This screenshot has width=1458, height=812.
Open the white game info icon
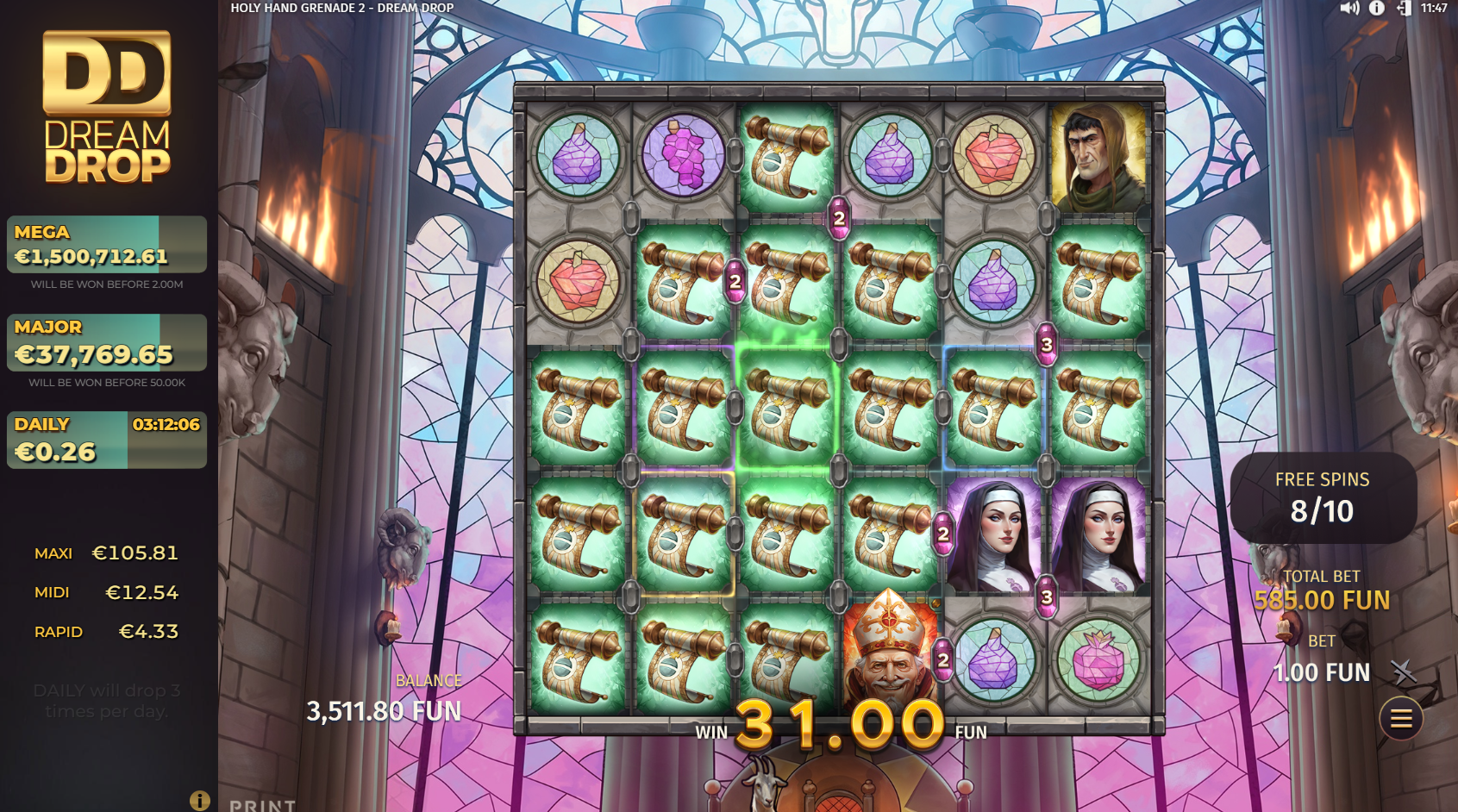(1377, 9)
